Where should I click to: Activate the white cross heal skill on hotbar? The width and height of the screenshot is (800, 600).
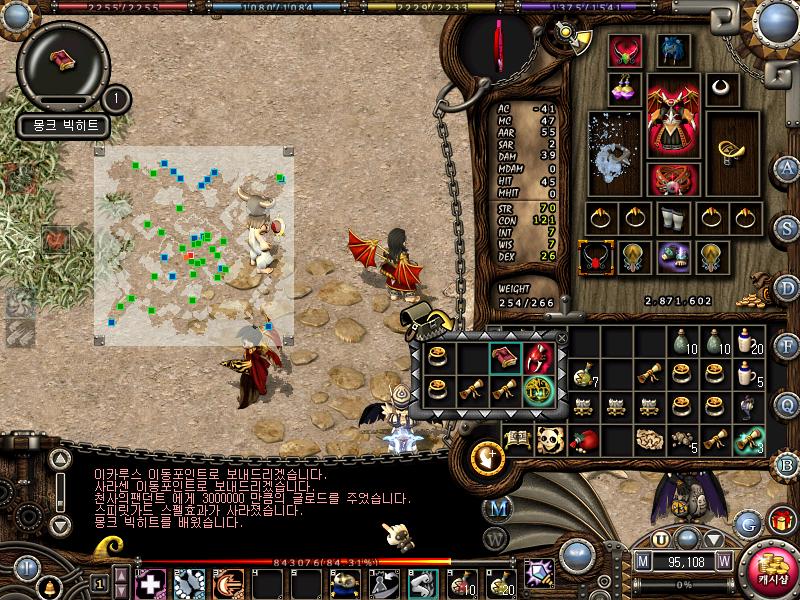pos(150,583)
